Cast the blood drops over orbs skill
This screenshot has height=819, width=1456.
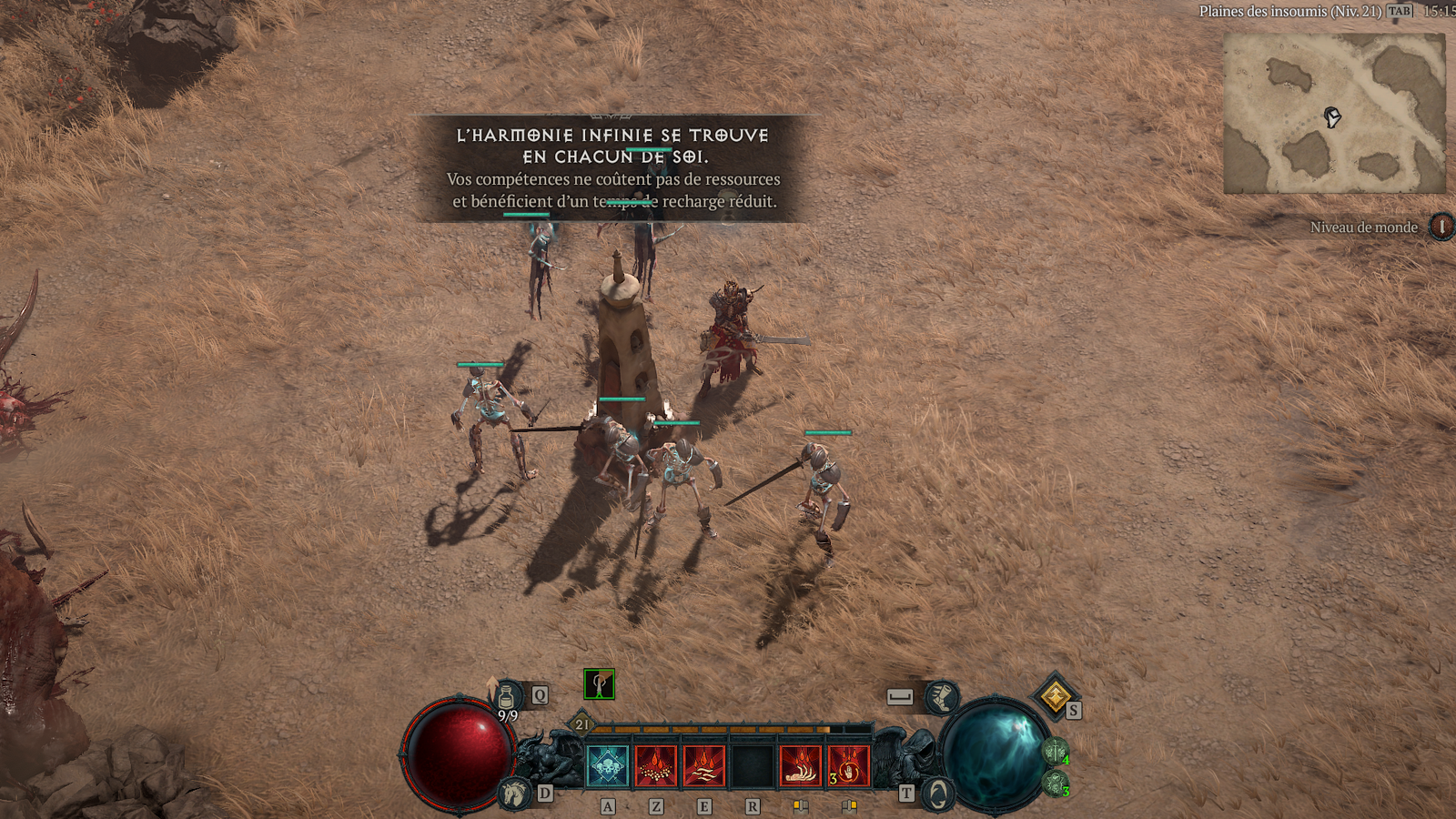pyautogui.click(x=656, y=766)
